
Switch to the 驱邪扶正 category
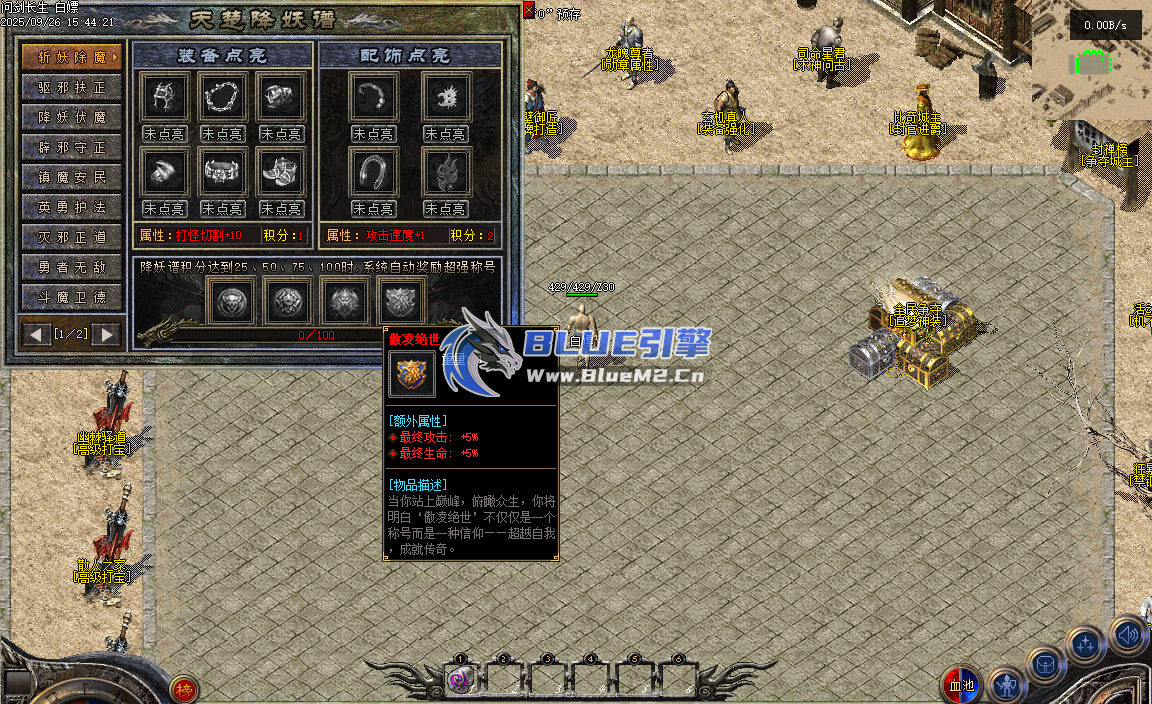[72, 87]
